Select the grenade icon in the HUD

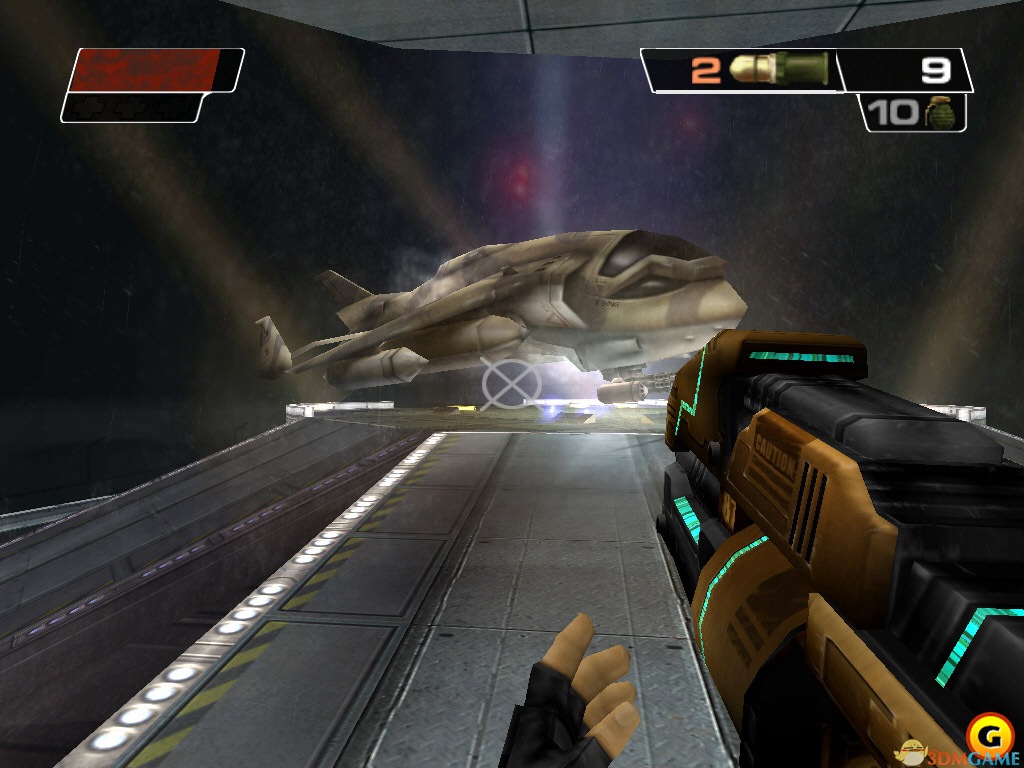937,112
